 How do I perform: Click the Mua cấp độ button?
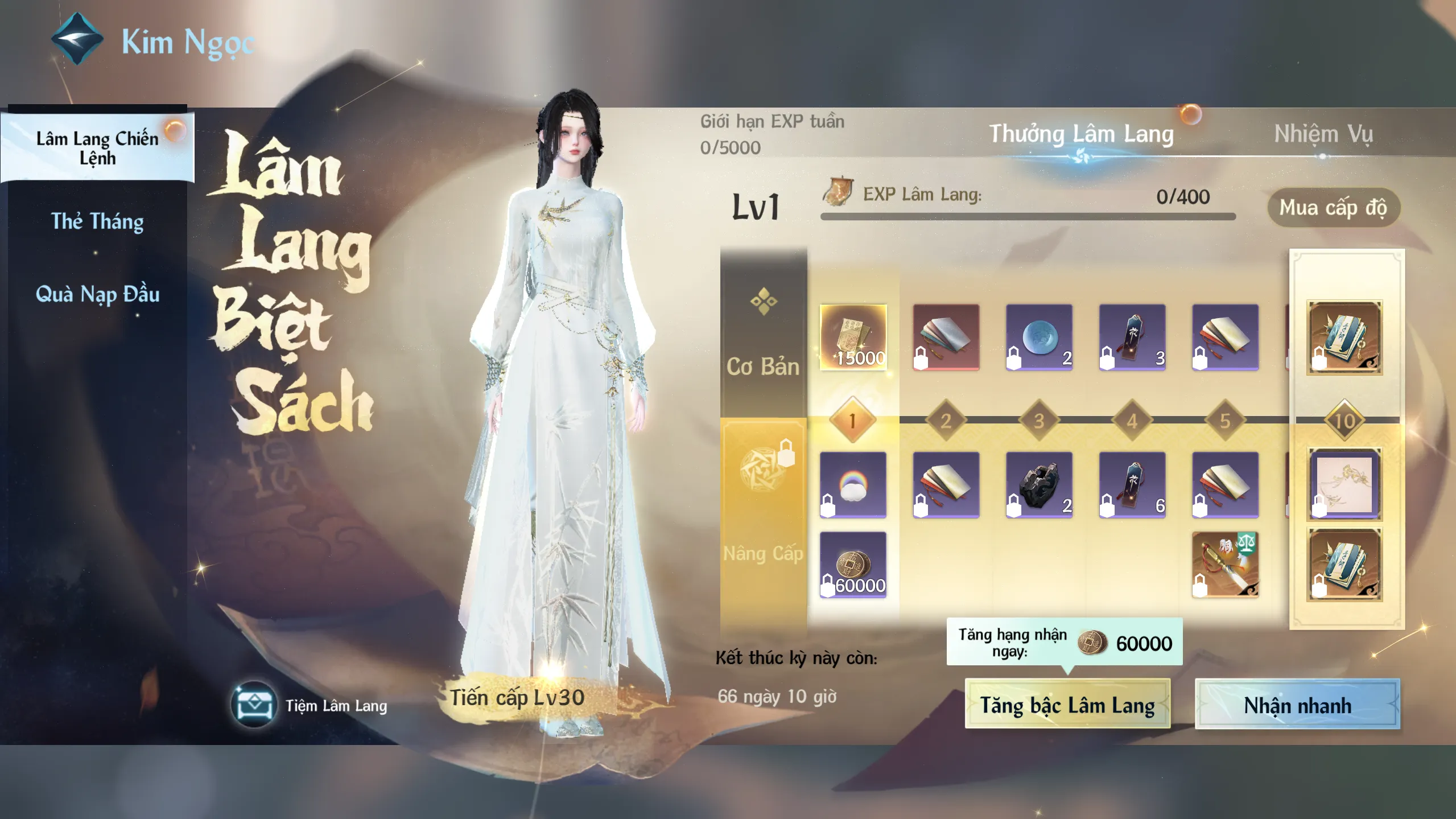pyautogui.click(x=1333, y=208)
